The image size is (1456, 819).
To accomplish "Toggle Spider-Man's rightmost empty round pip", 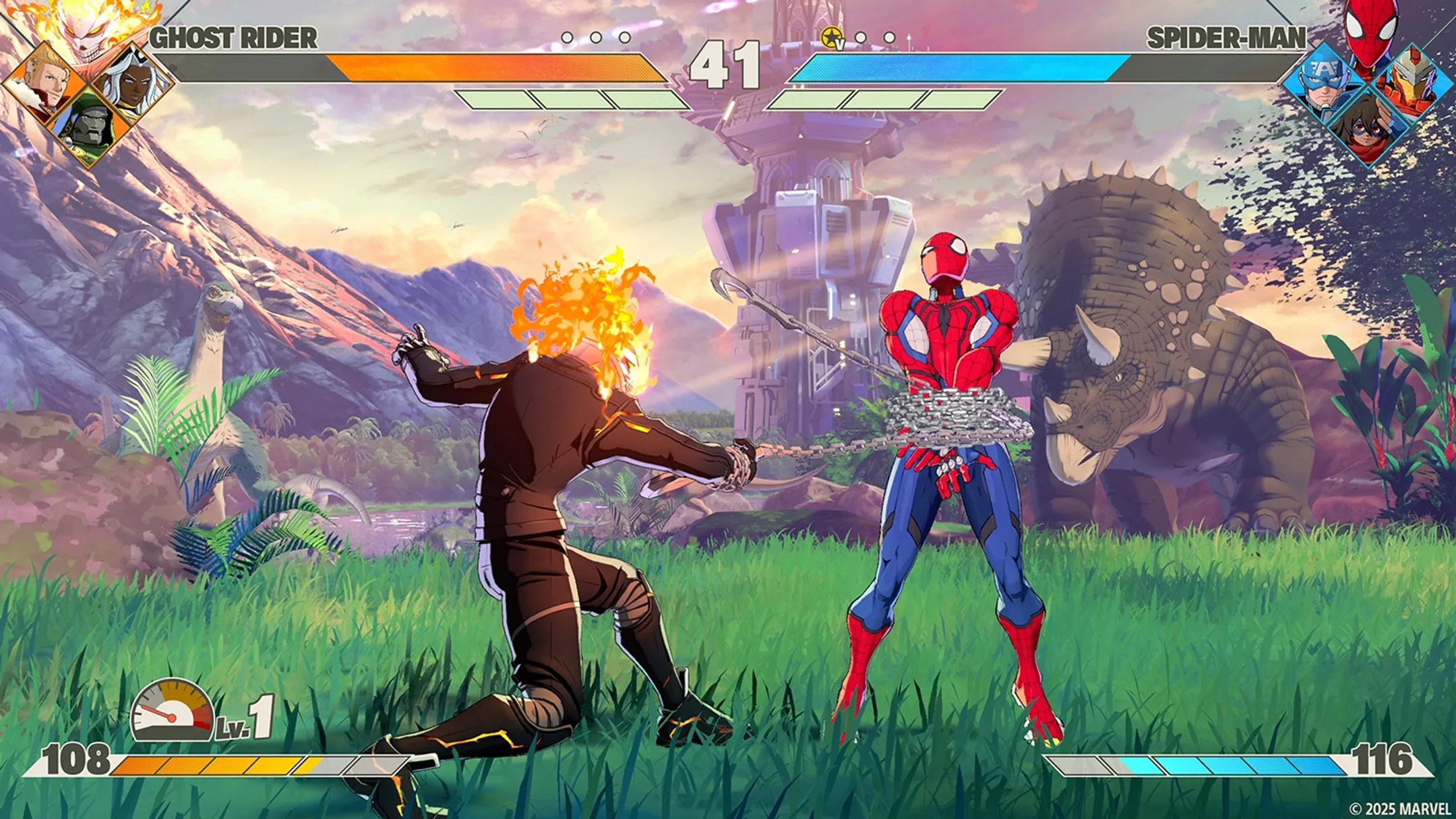I will [889, 38].
